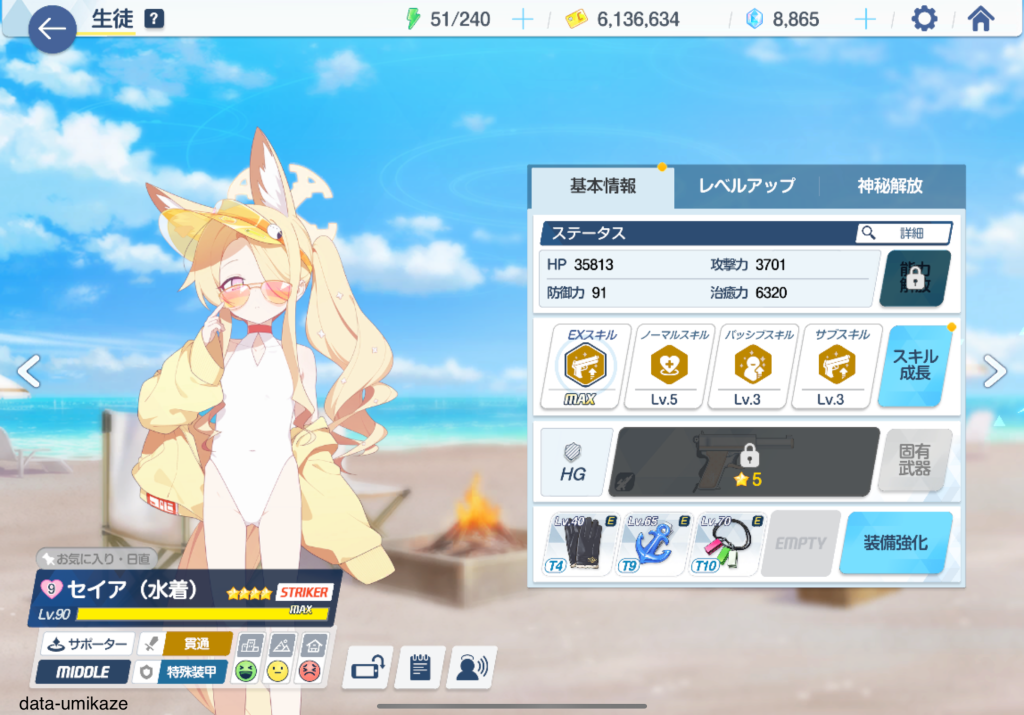The image size is (1024, 715).
Task: Open the スキル成長 skill growth button
Action: [x=915, y=365]
